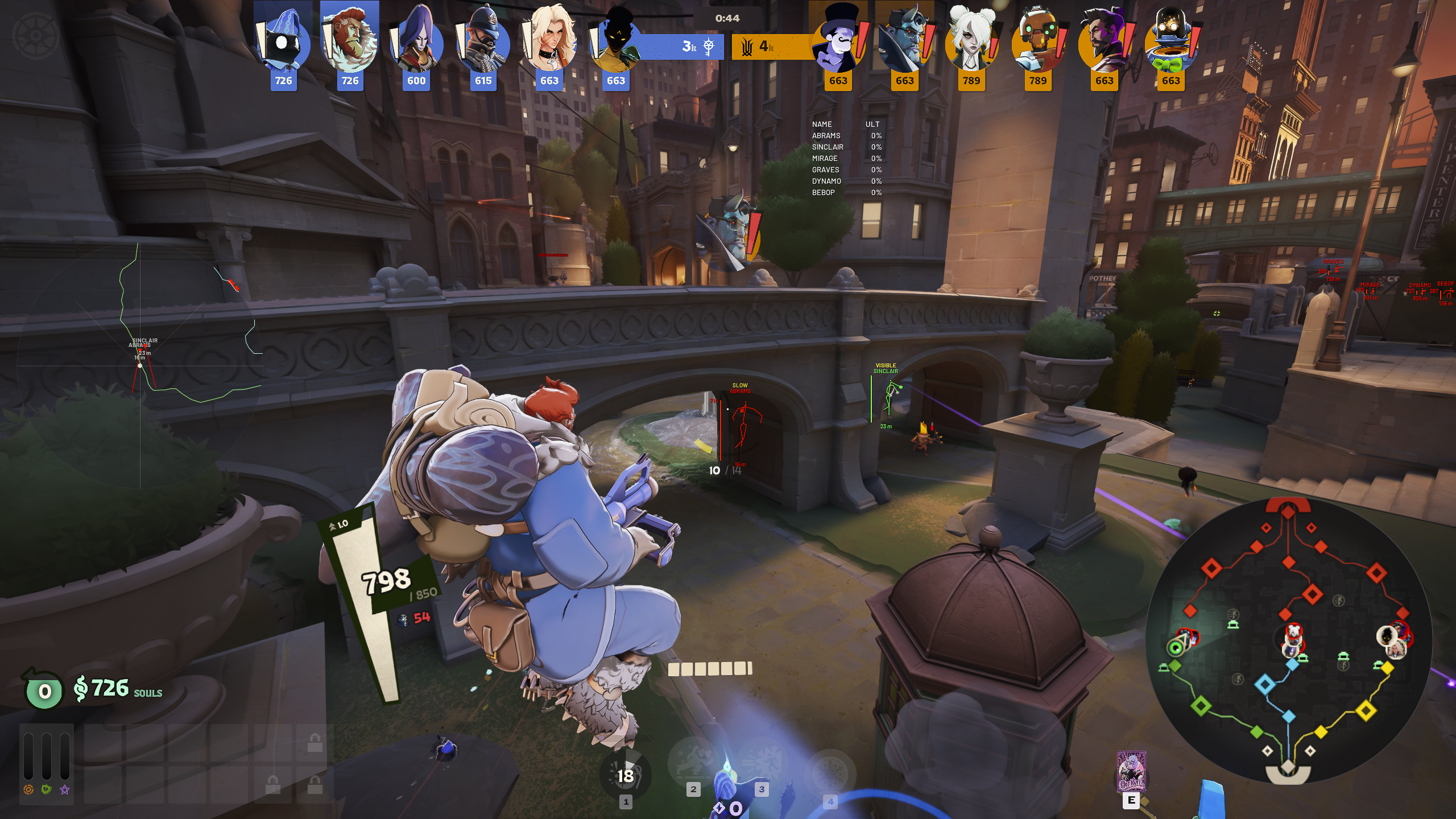Select the purple card item above E
This screenshot has height=819, width=1456.
point(1131,772)
